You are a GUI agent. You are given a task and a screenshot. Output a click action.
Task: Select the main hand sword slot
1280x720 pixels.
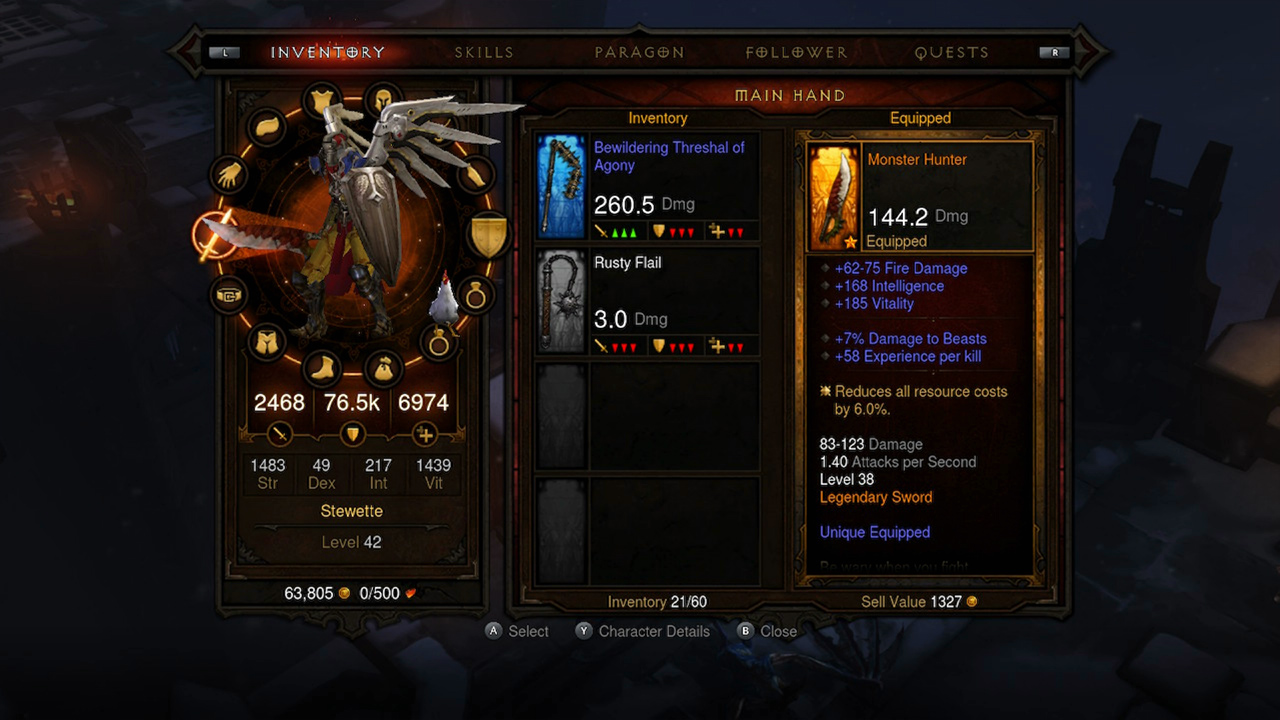point(214,235)
